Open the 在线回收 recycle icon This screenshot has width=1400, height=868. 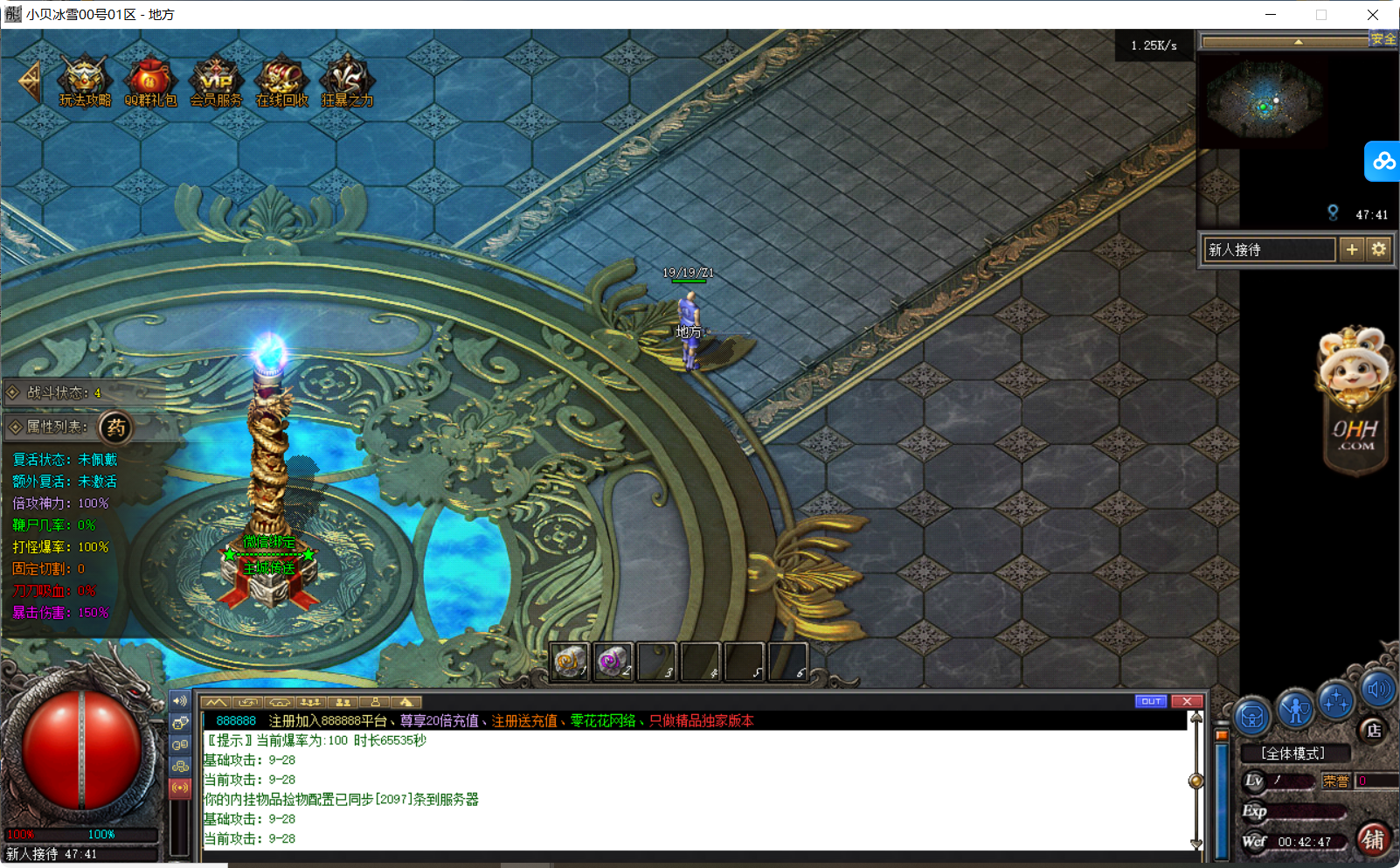281,79
